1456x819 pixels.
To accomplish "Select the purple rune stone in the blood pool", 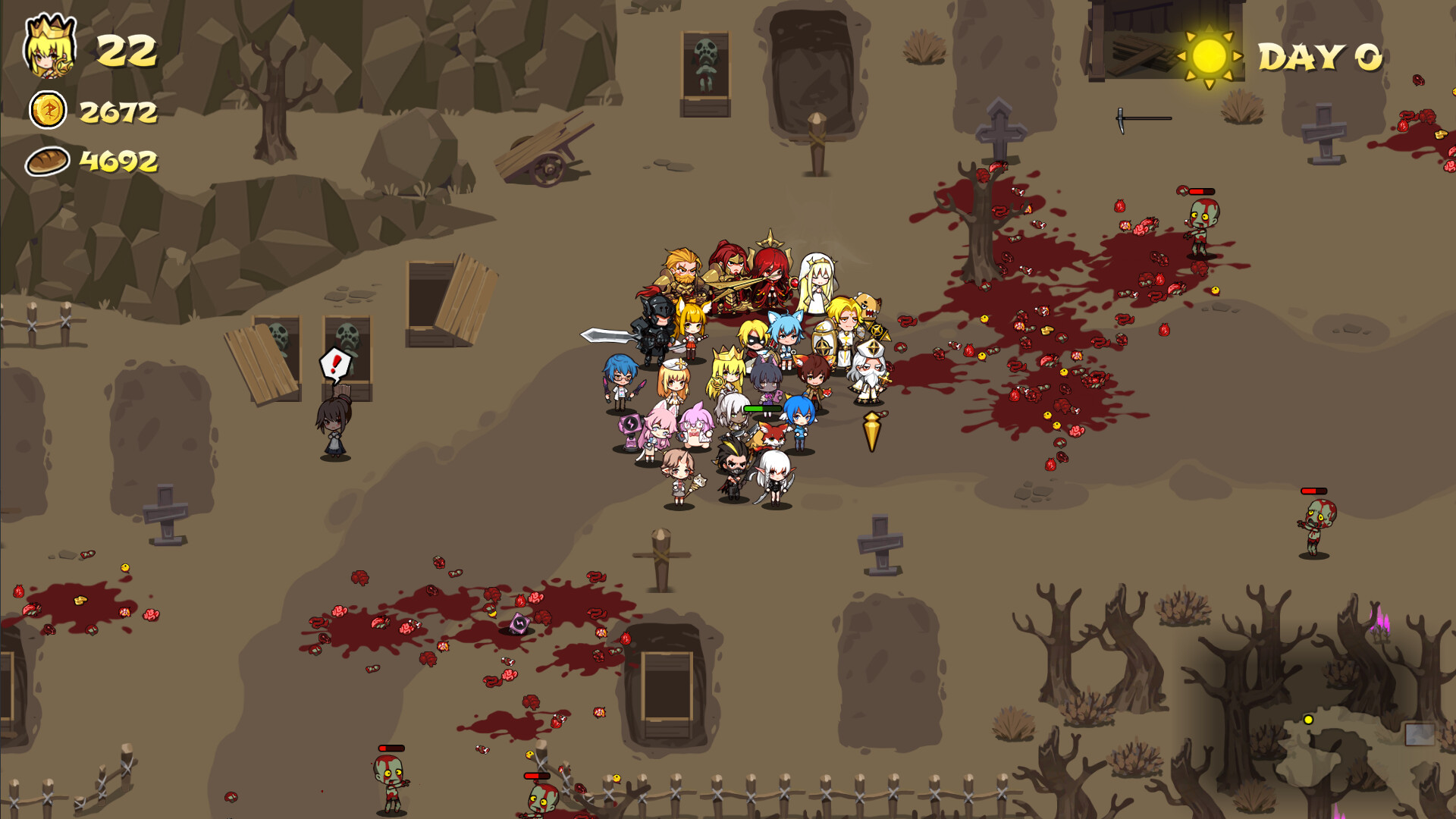I will tap(519, 622).
